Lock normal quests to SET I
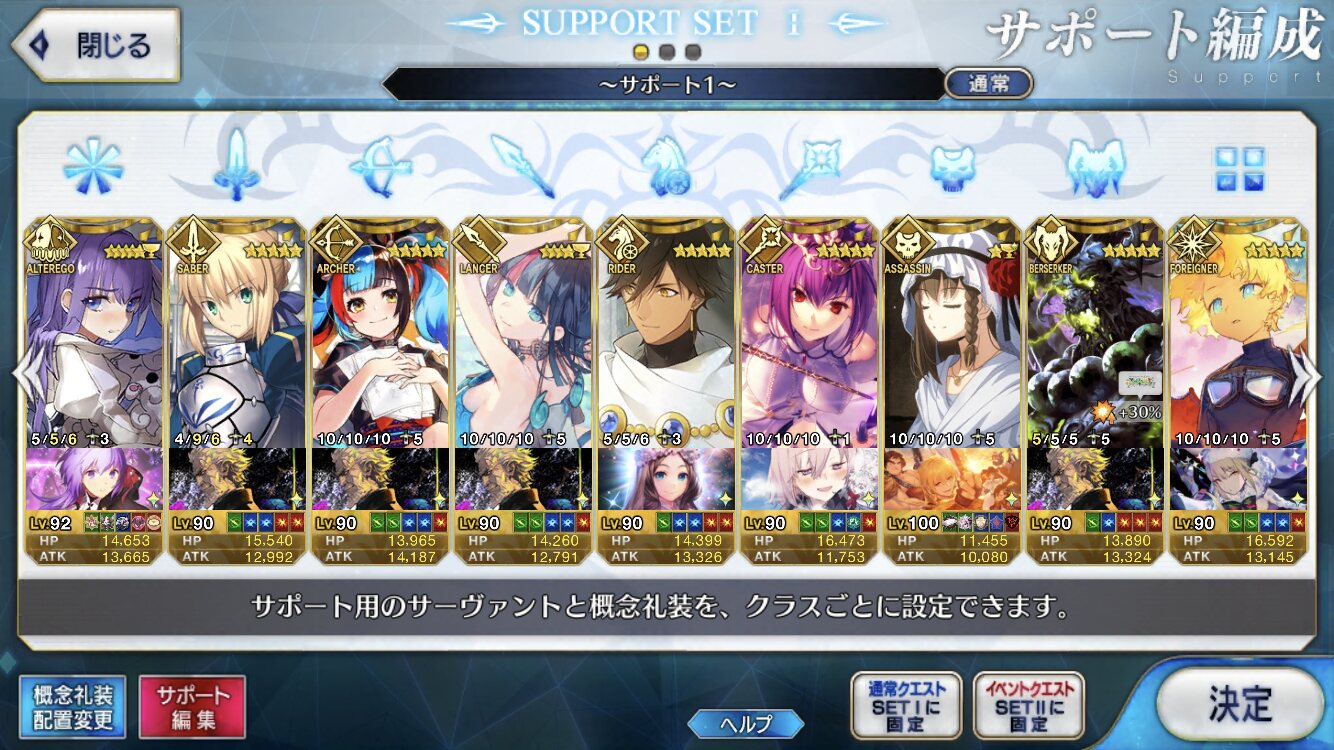1334x750 pixels. pos(906,706)
